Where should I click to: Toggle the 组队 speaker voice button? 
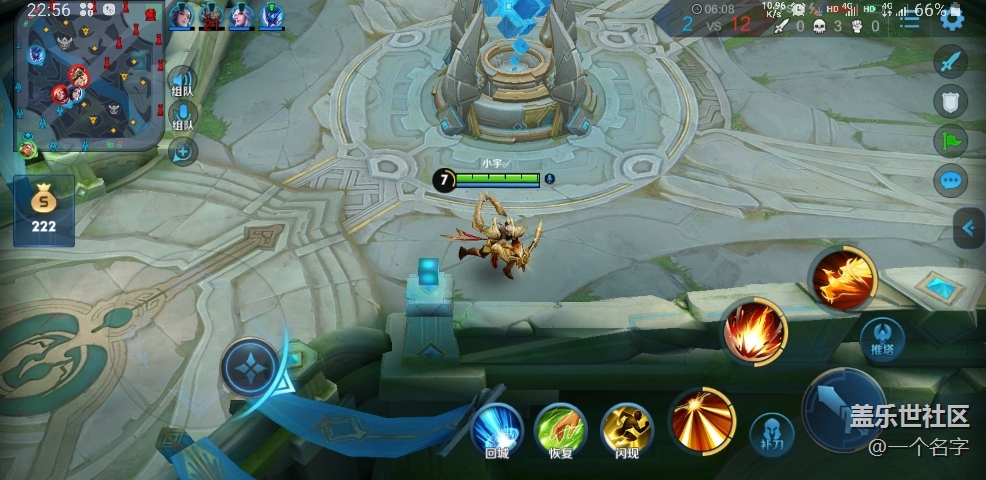coord(181,82)
